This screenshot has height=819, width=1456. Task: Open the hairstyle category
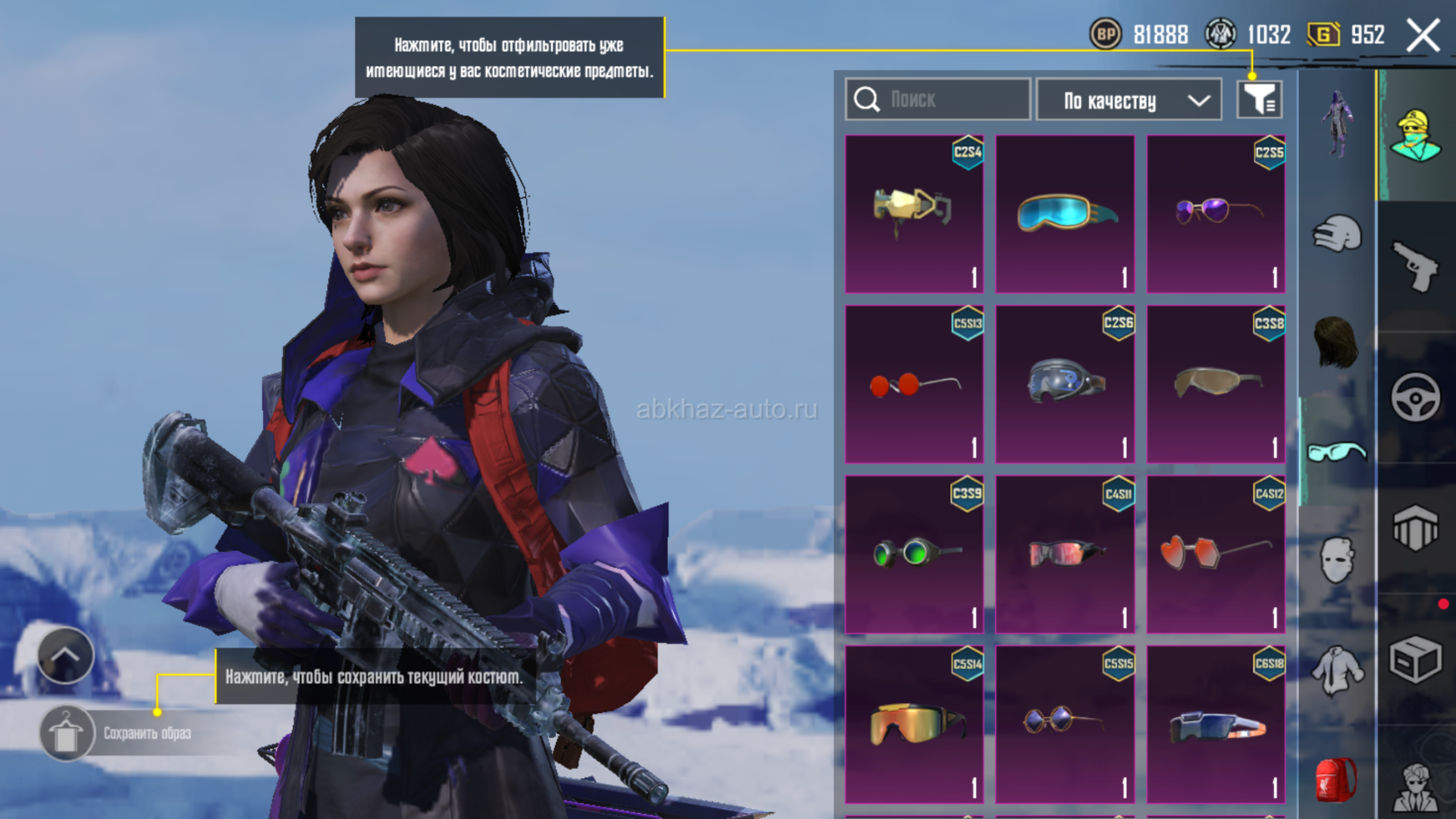1336,341
